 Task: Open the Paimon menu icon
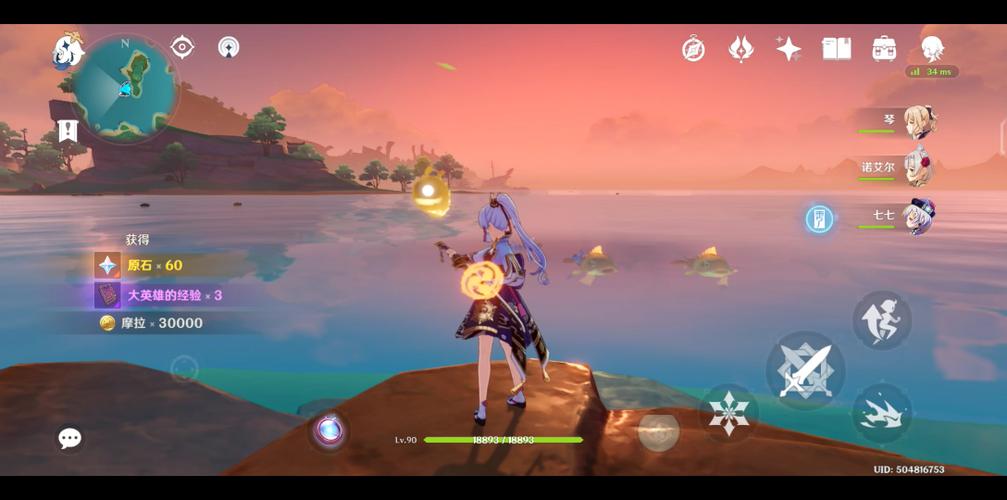(x=68, y=50)
